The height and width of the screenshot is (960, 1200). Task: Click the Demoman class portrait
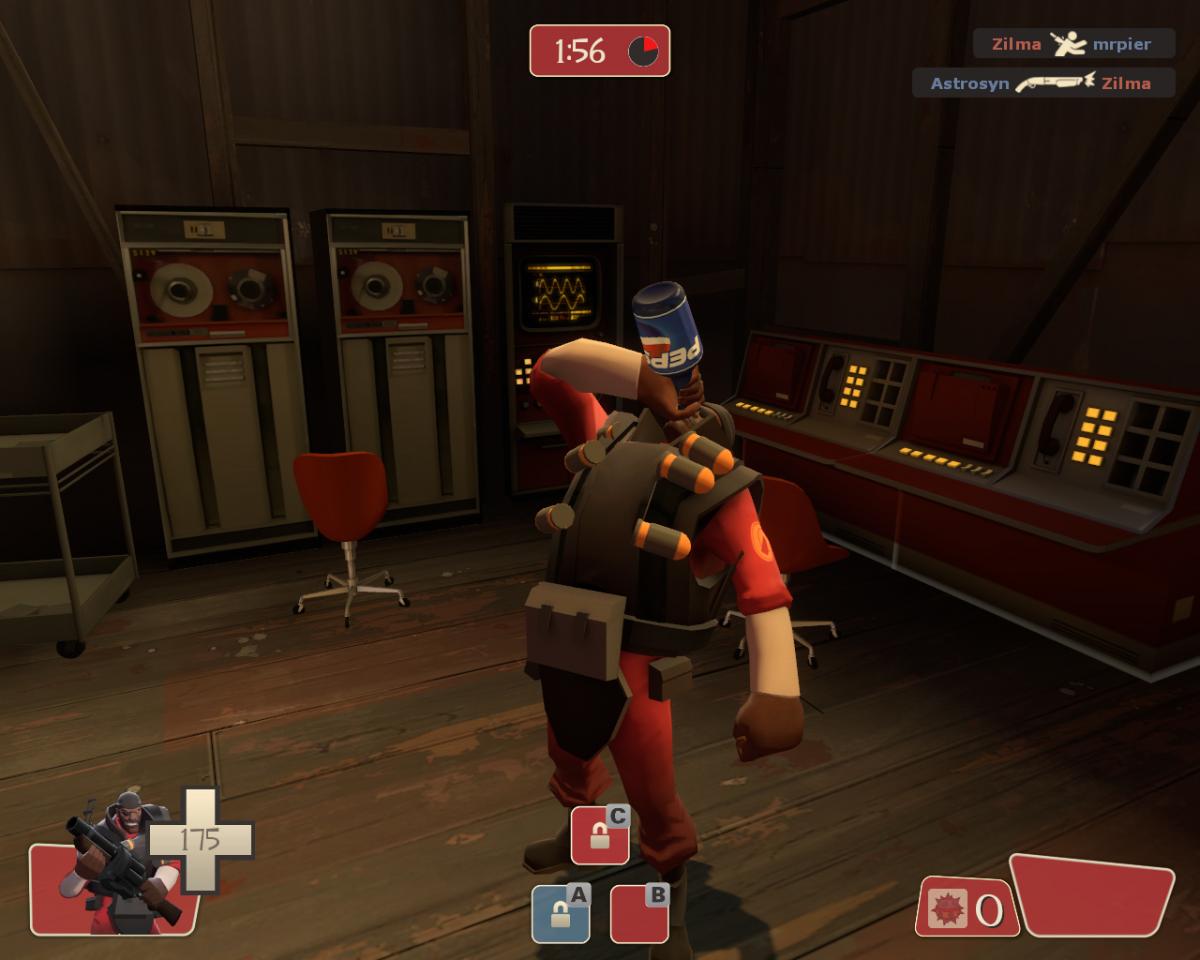click(x=115, y=866)
